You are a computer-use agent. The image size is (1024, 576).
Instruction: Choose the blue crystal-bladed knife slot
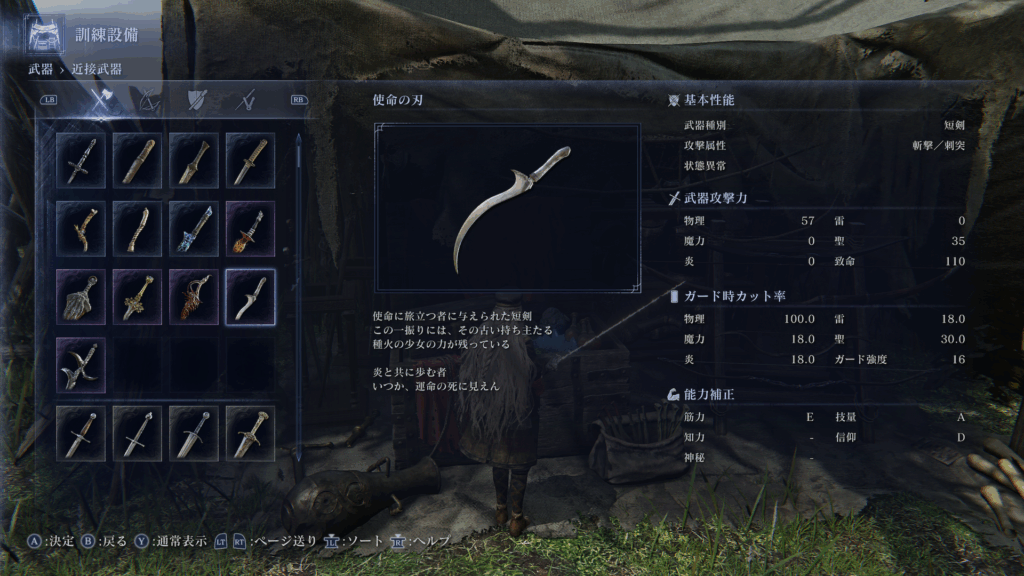click(x=194, y=228)
